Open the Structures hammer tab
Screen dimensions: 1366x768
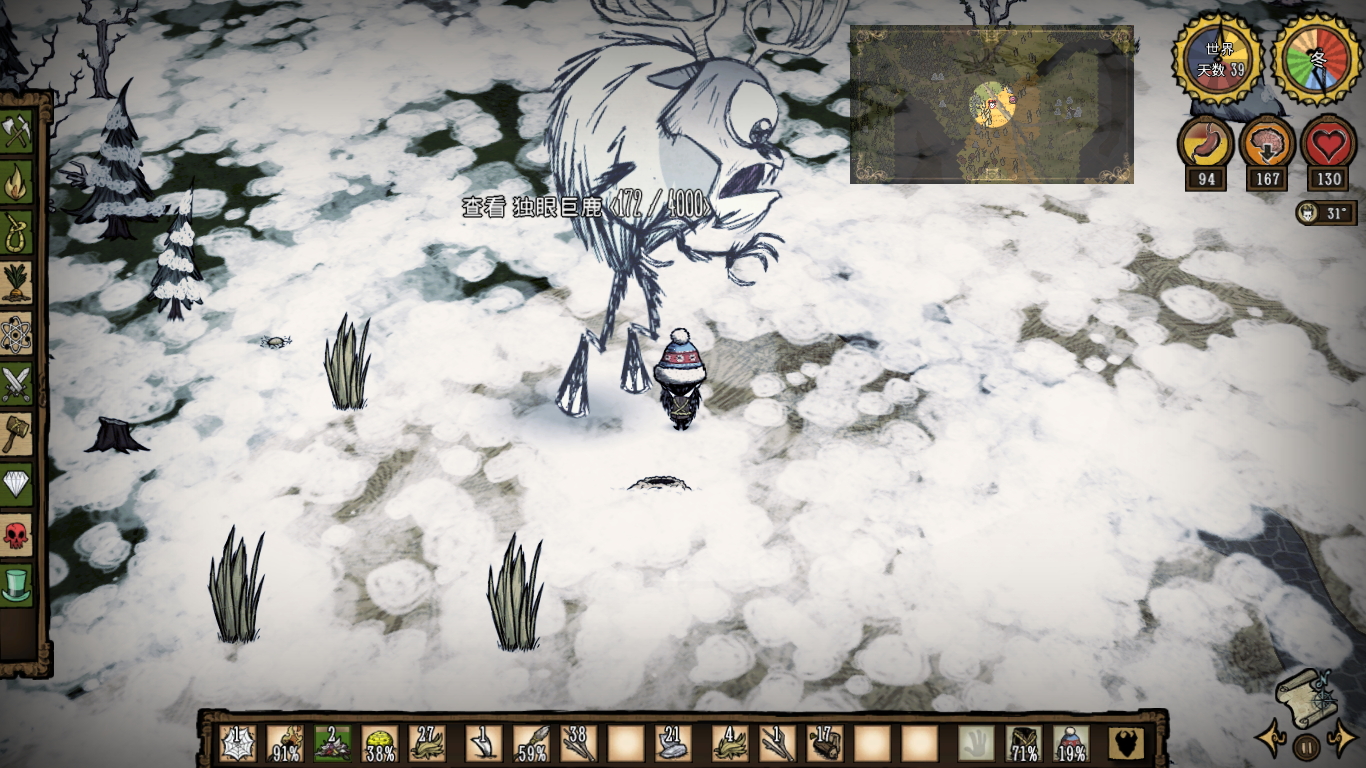click(17, 434)
